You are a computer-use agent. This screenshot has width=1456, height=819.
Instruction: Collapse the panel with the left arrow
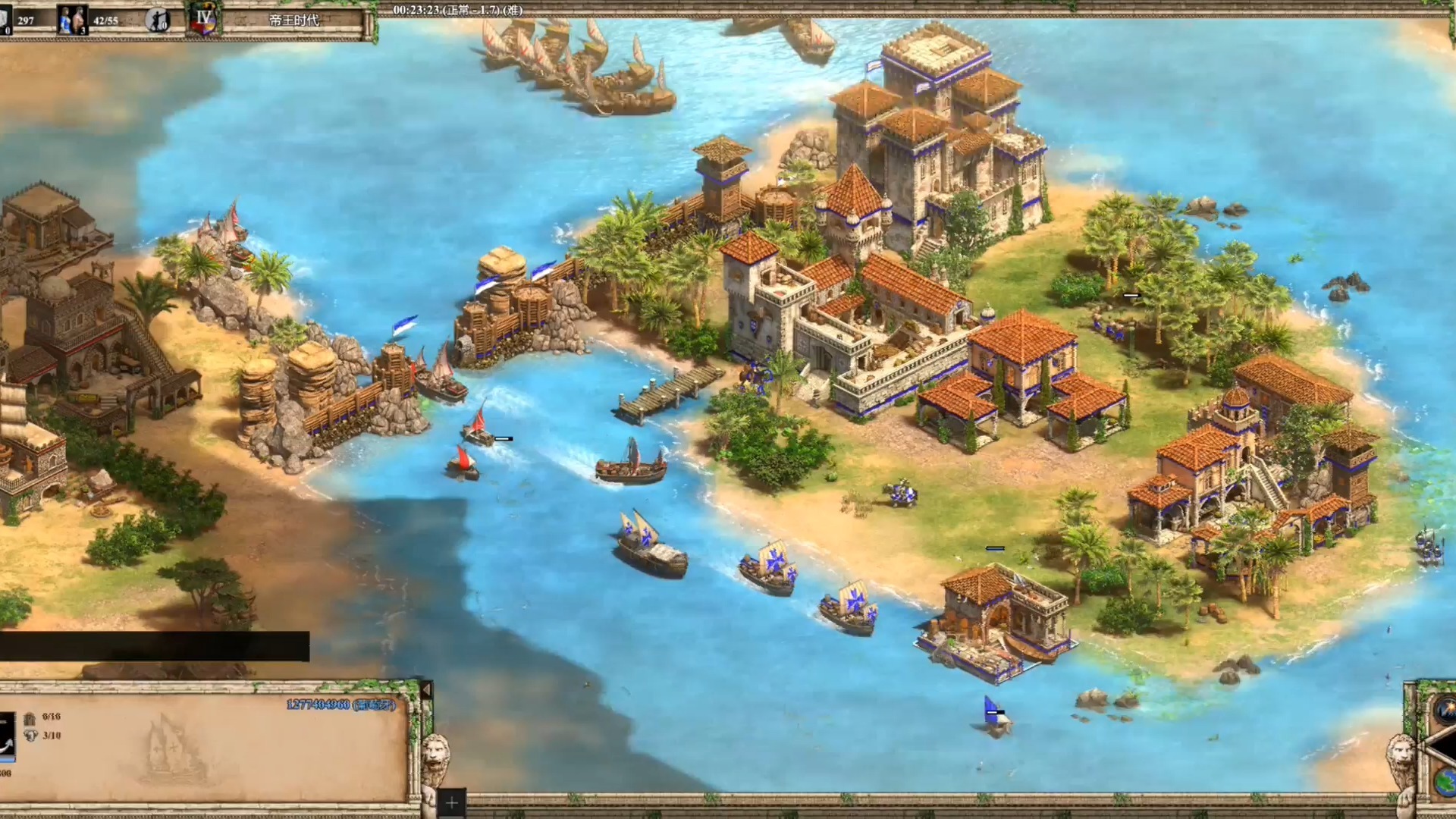(426, 690)
